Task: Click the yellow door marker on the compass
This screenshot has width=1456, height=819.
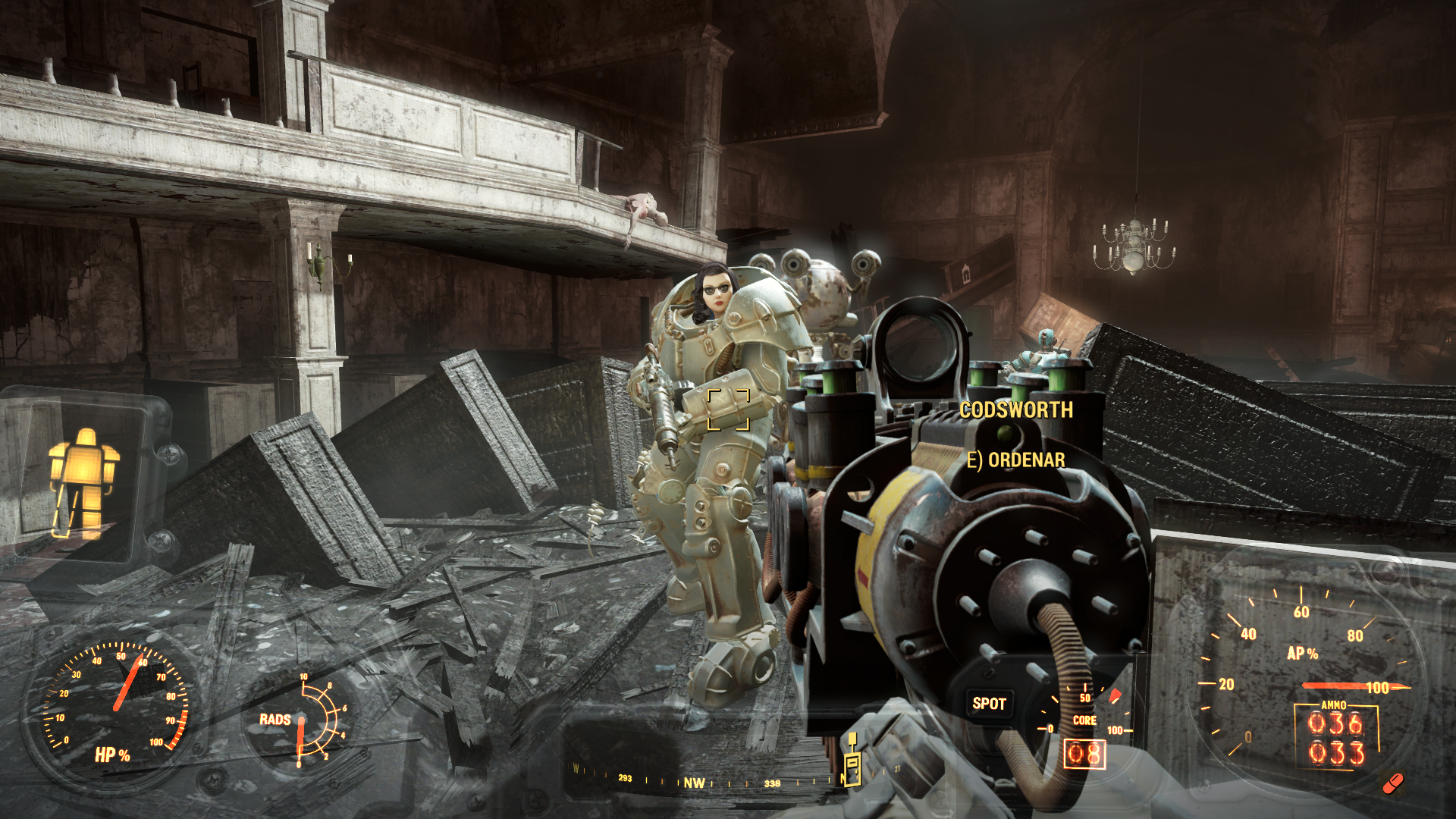Action: [x=852, y=762]
